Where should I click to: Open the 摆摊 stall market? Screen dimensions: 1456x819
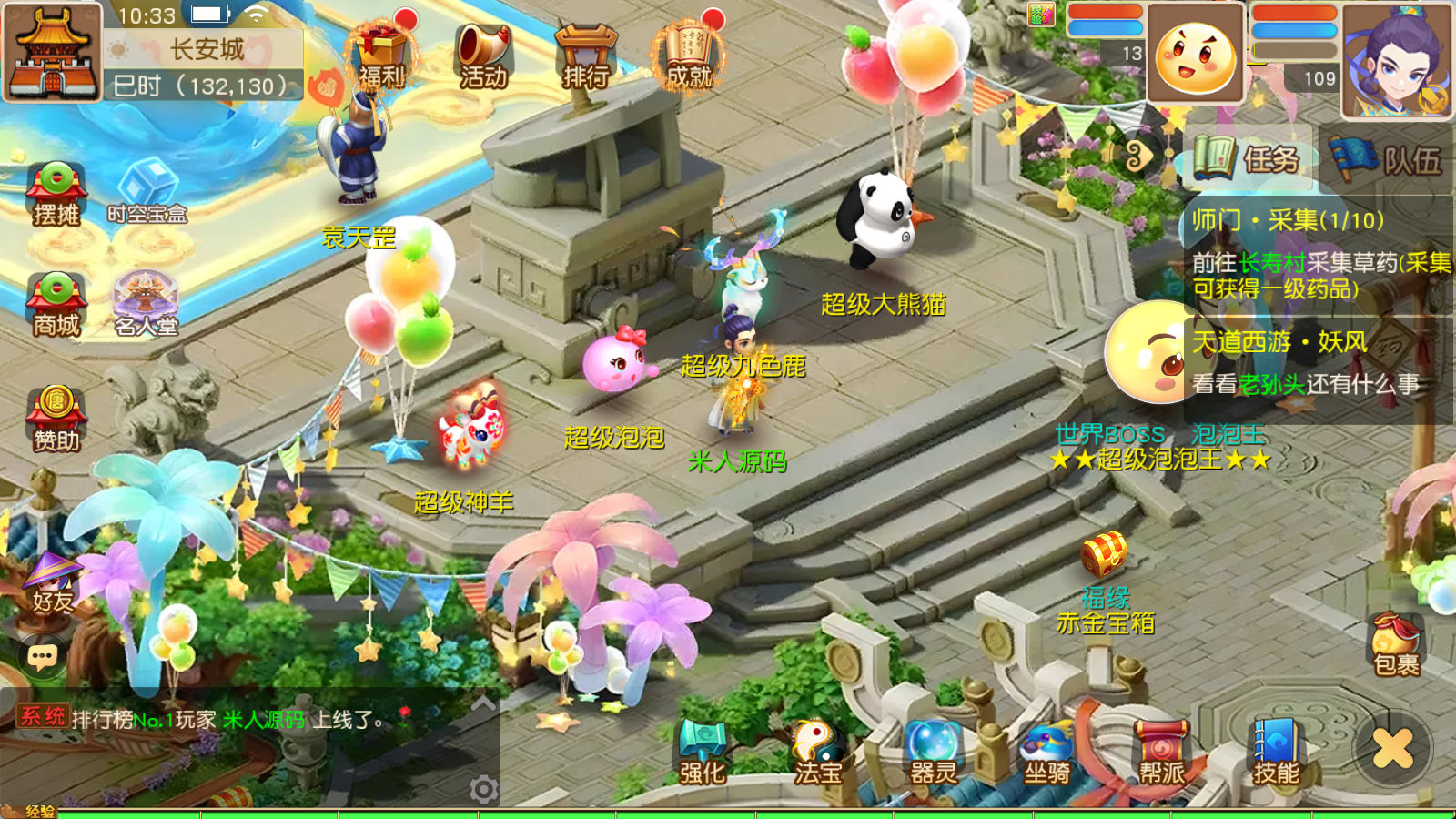tap(56, 193)
